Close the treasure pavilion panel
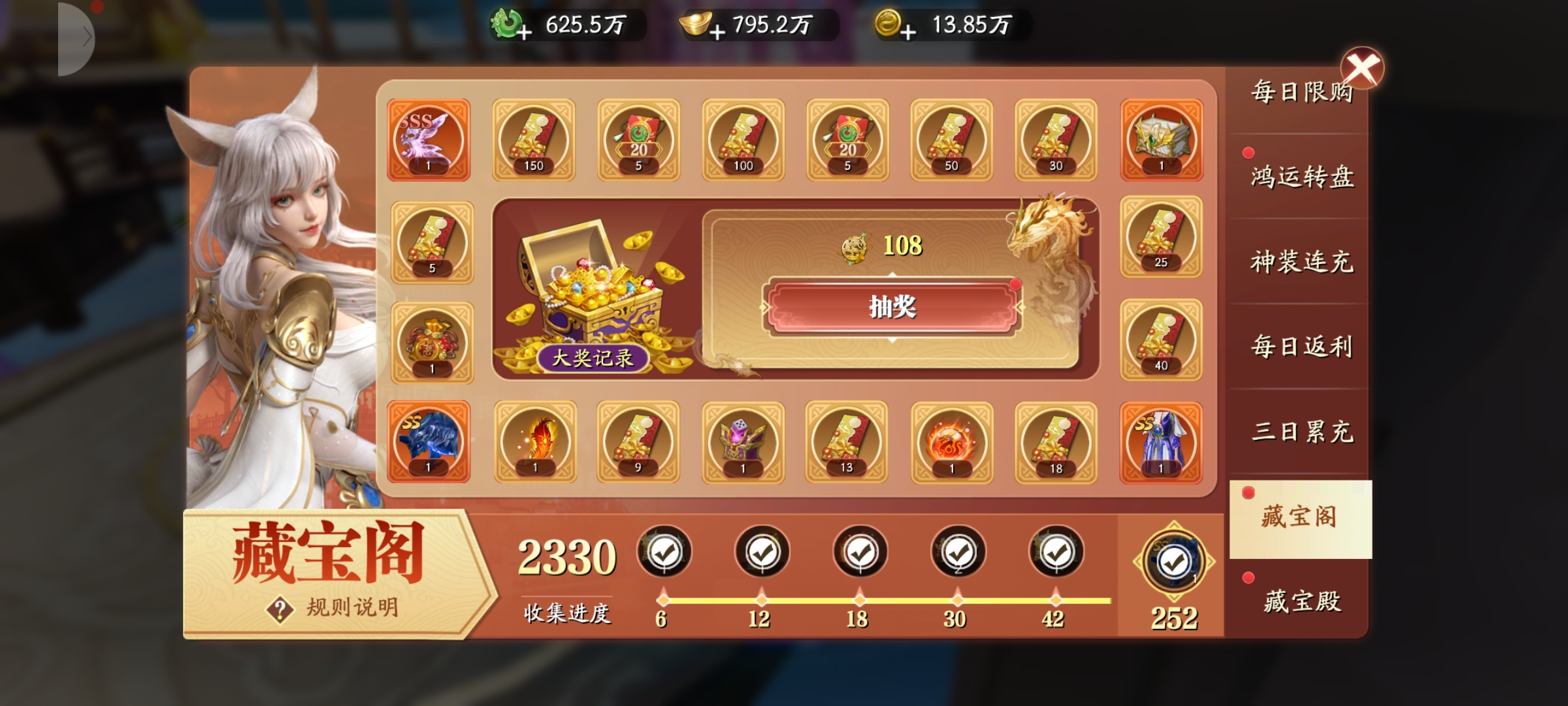 click(1362, 68)
